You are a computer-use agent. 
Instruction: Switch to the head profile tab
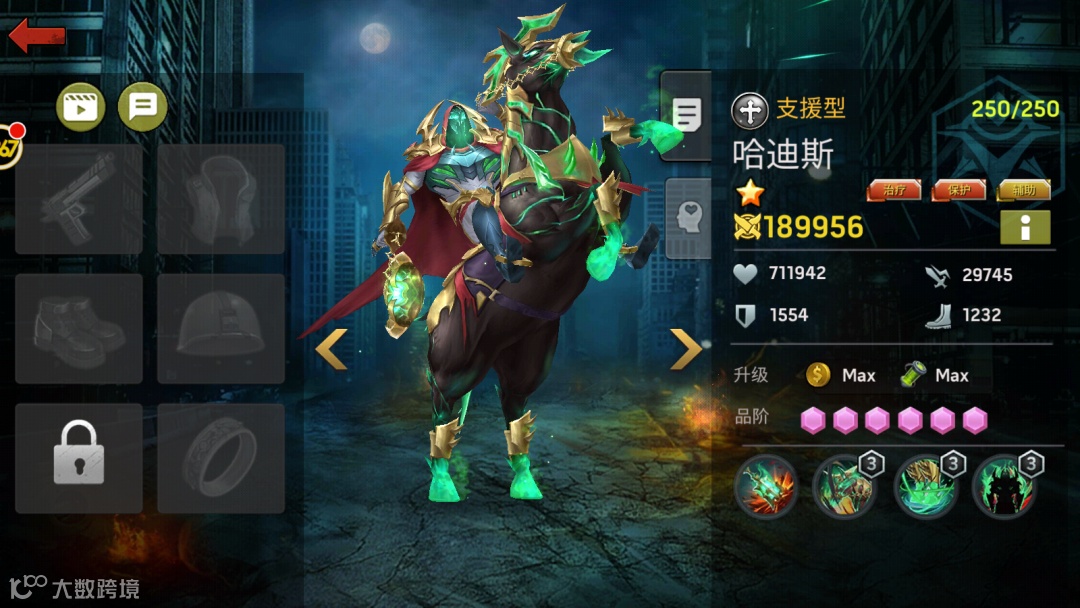[686, 218]
